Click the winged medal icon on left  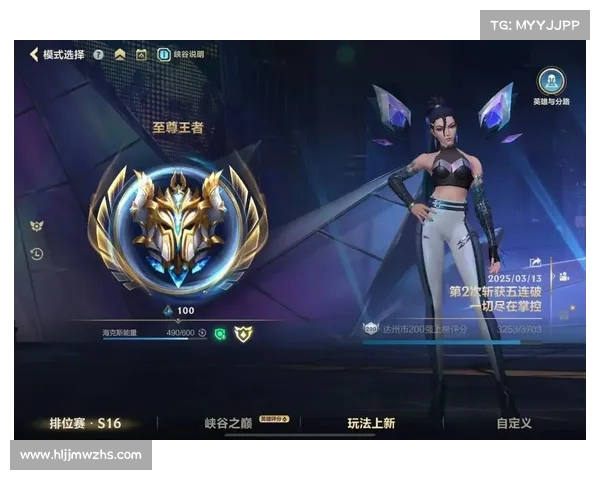click(37, 226)
